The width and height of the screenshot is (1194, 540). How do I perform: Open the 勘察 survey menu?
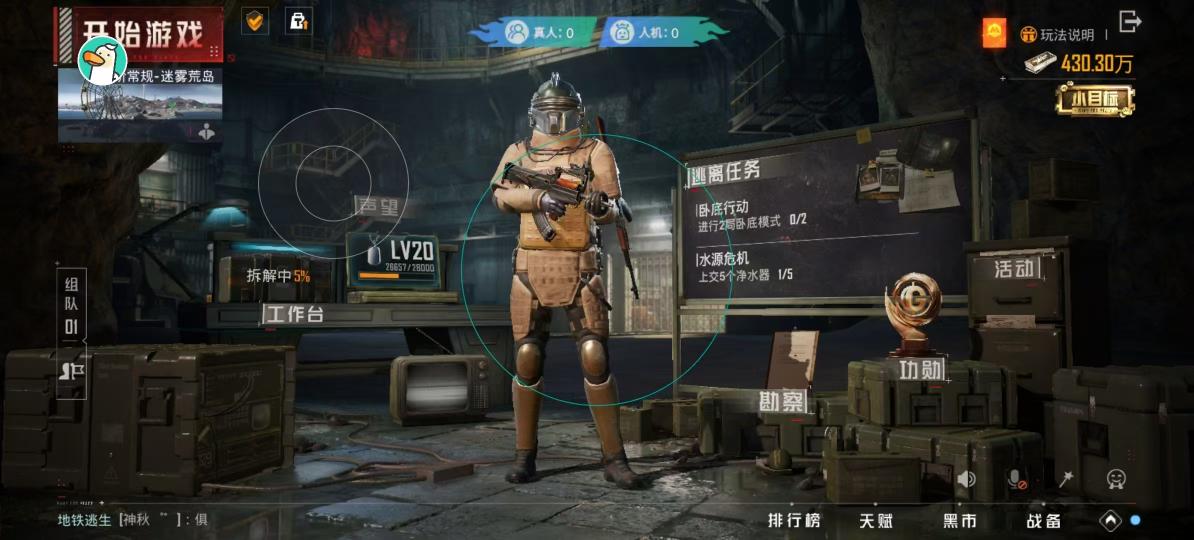(780, 402)
